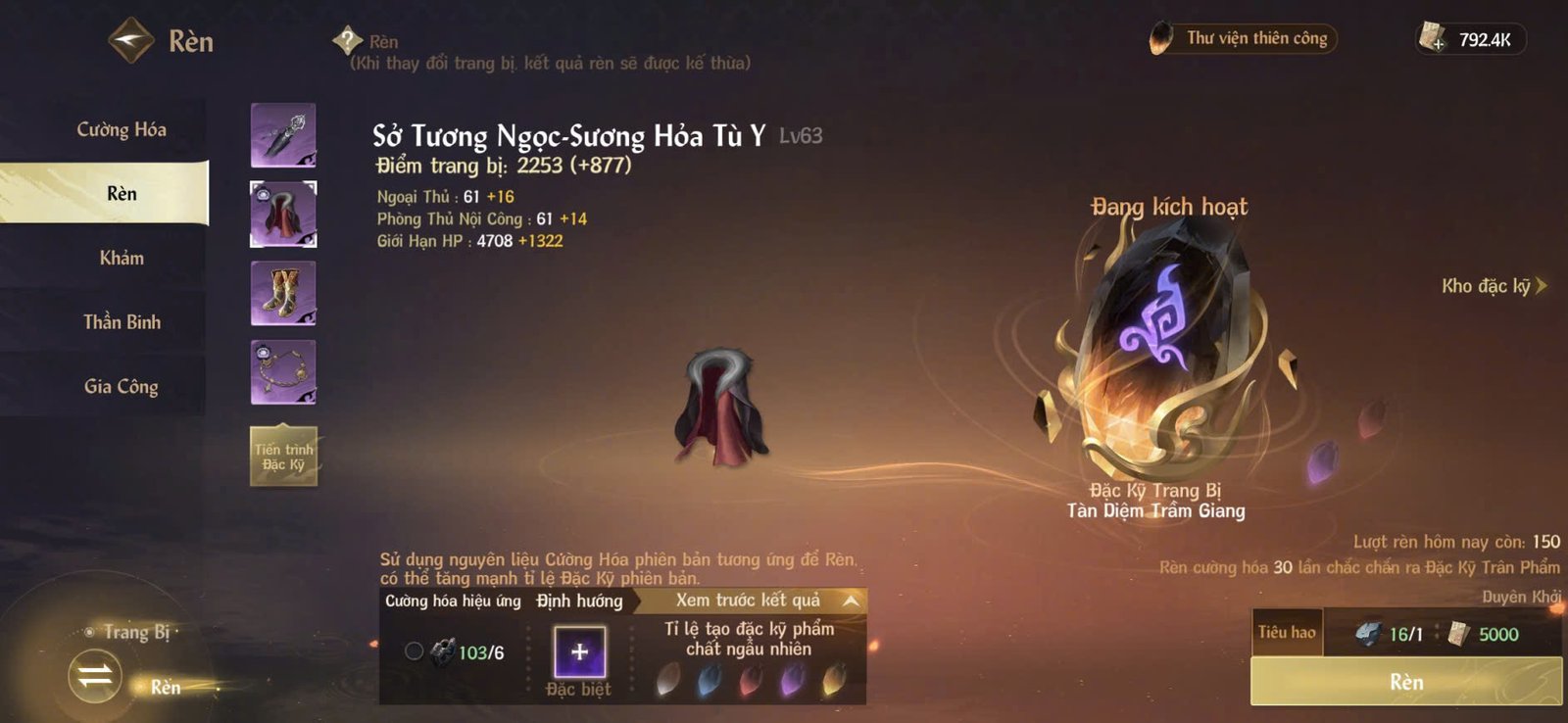The image size is (1568, 723).
Task: Open Tiến trình Đặc Kỹ progress
Action: coord(282,456)
